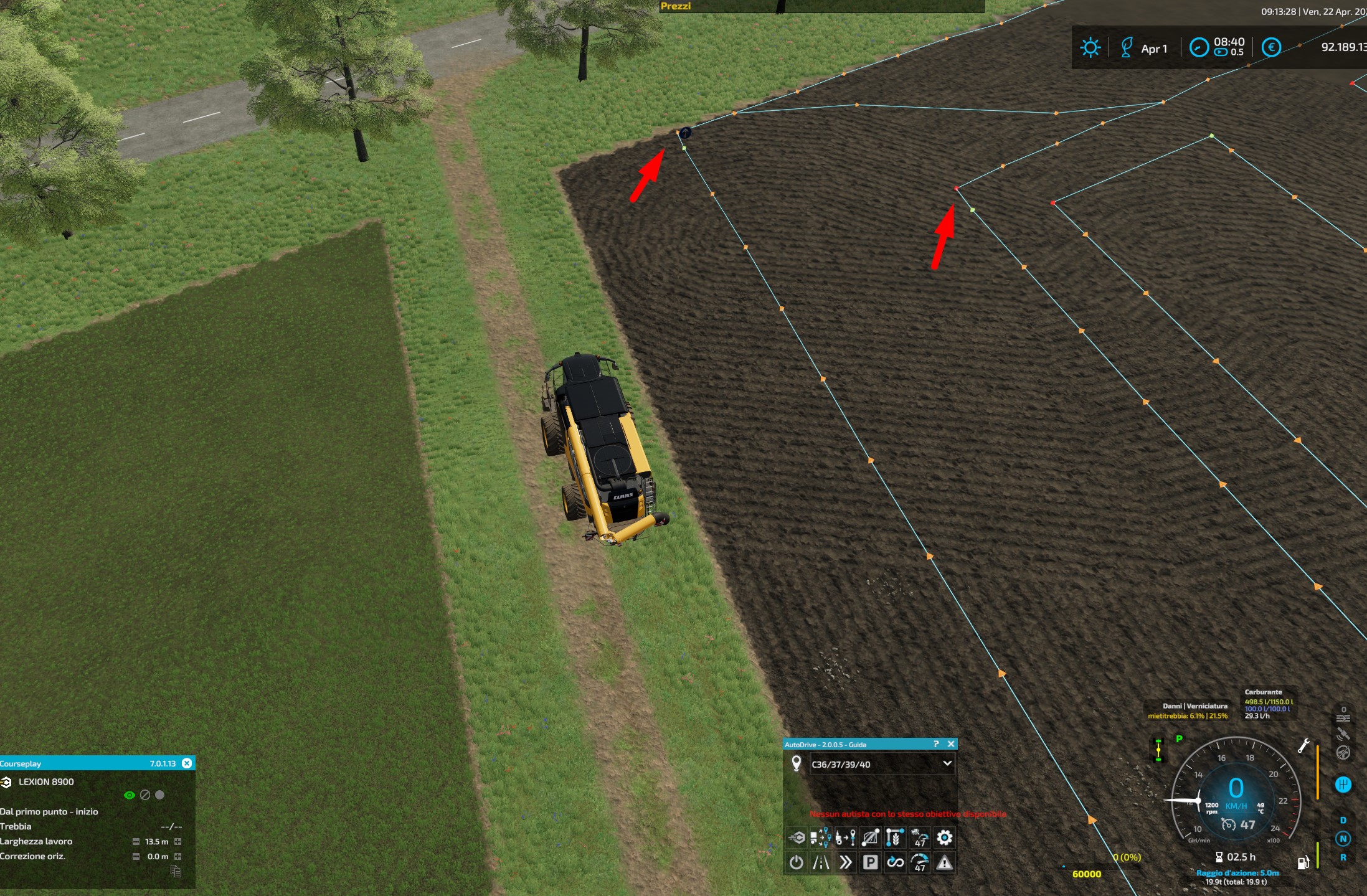
Task: Enable the AutoDrive loop route icon
Action: coord(895,862)
